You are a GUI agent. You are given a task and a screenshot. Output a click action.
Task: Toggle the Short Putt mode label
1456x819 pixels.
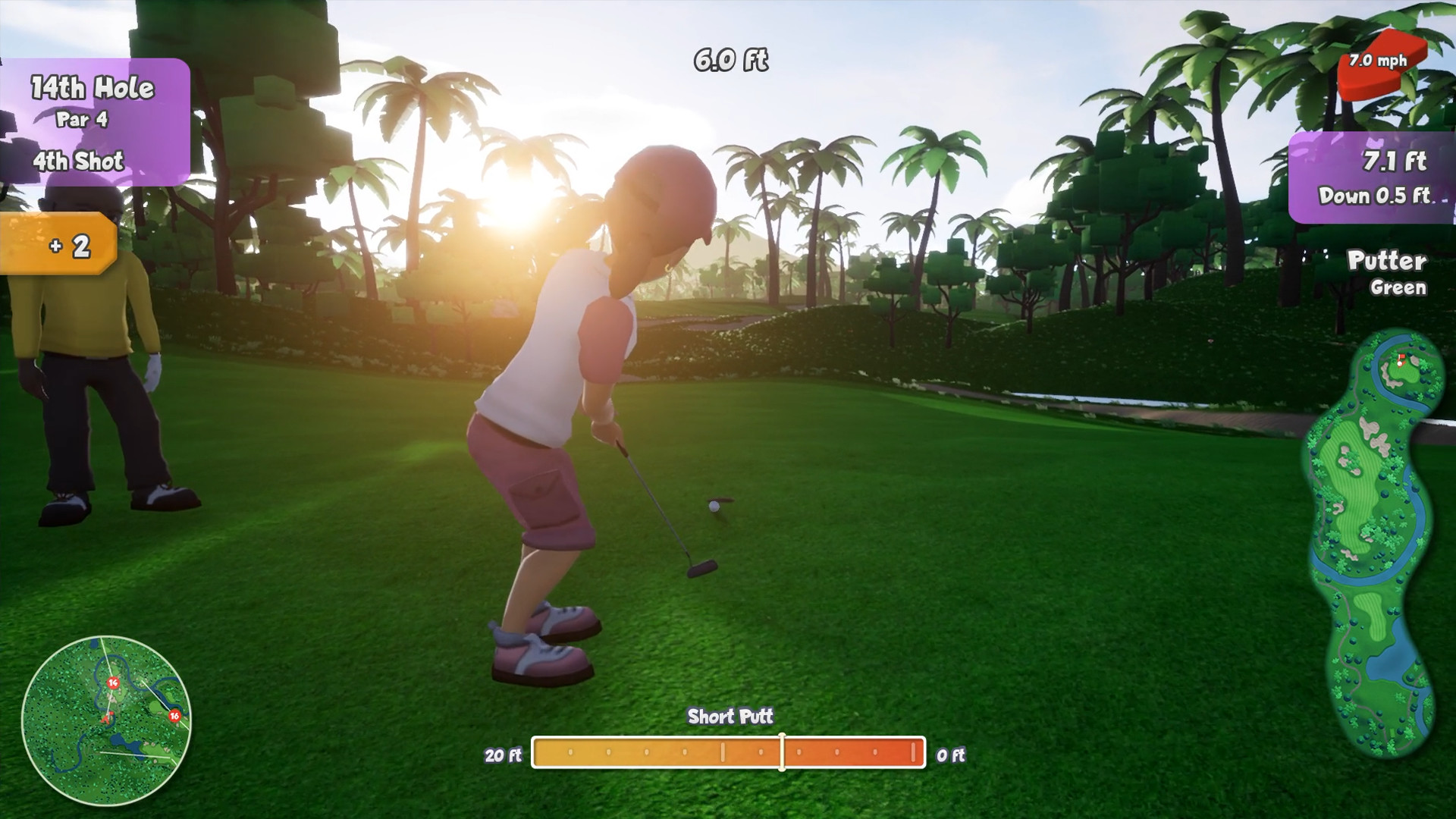coord(730,714)
